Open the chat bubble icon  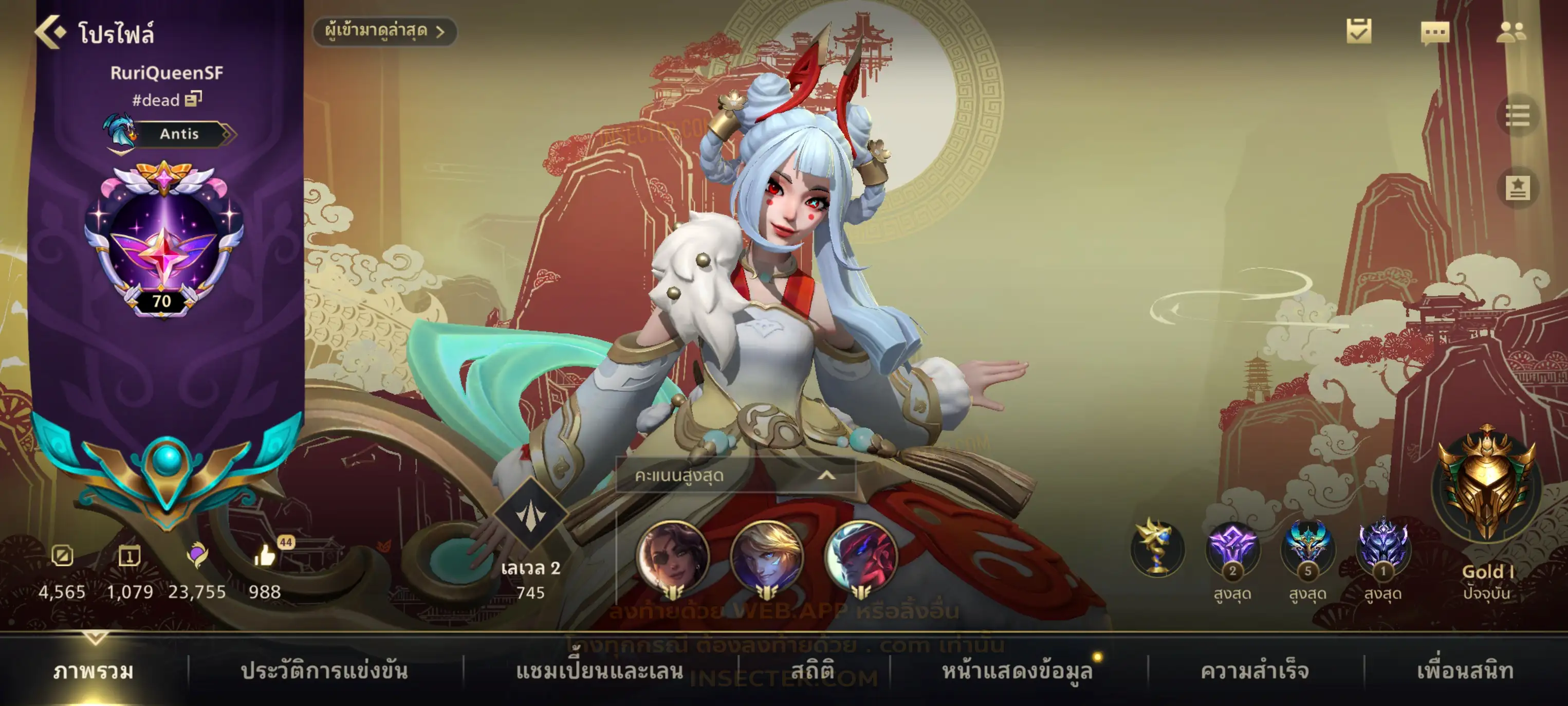click(x=1434, y=33)
